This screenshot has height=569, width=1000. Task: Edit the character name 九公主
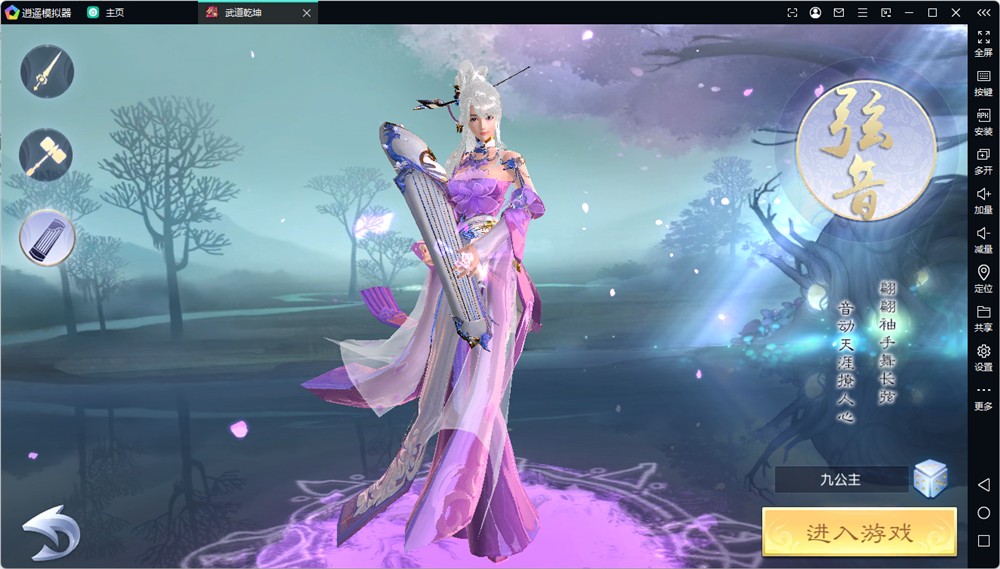point(841,480)
